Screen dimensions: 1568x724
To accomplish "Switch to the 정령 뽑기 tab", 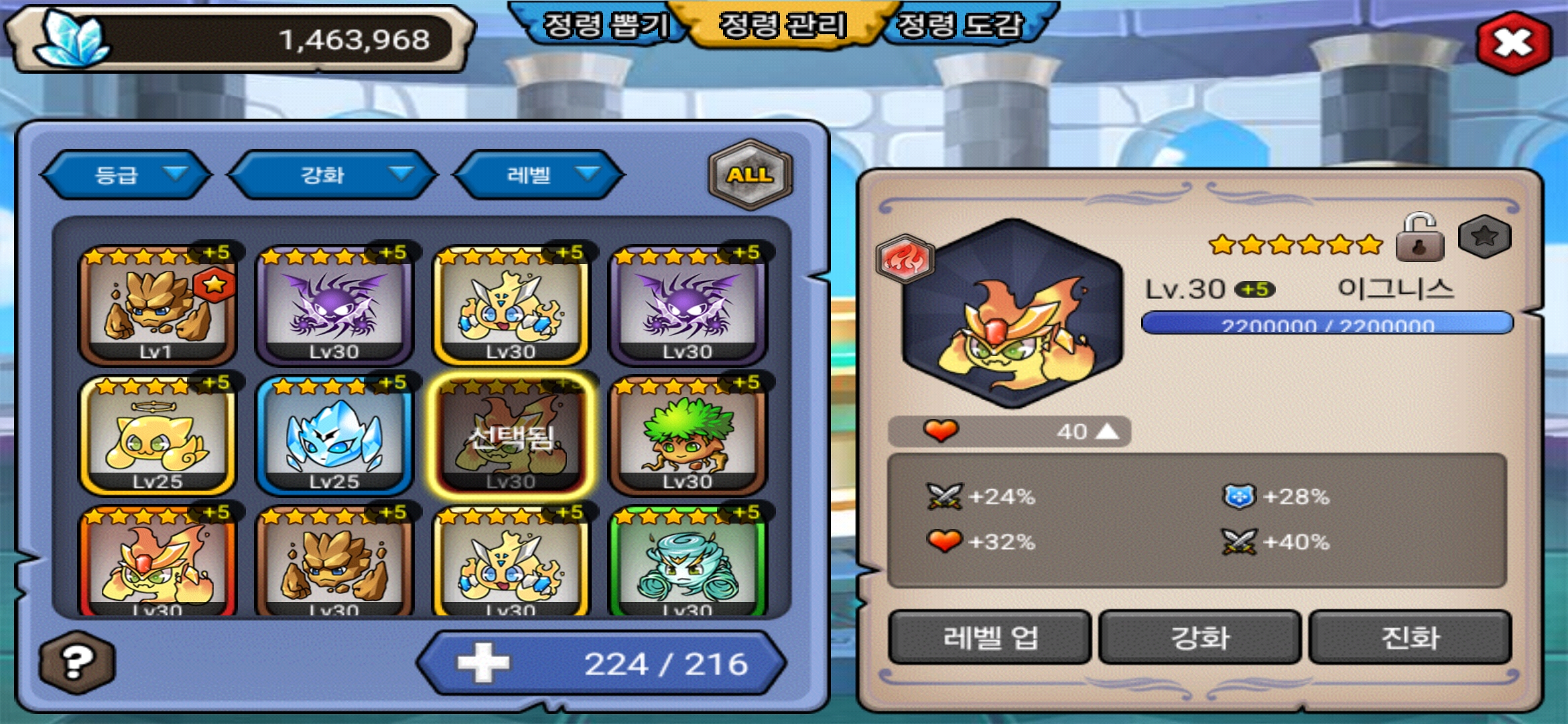I will pos(604,25).
